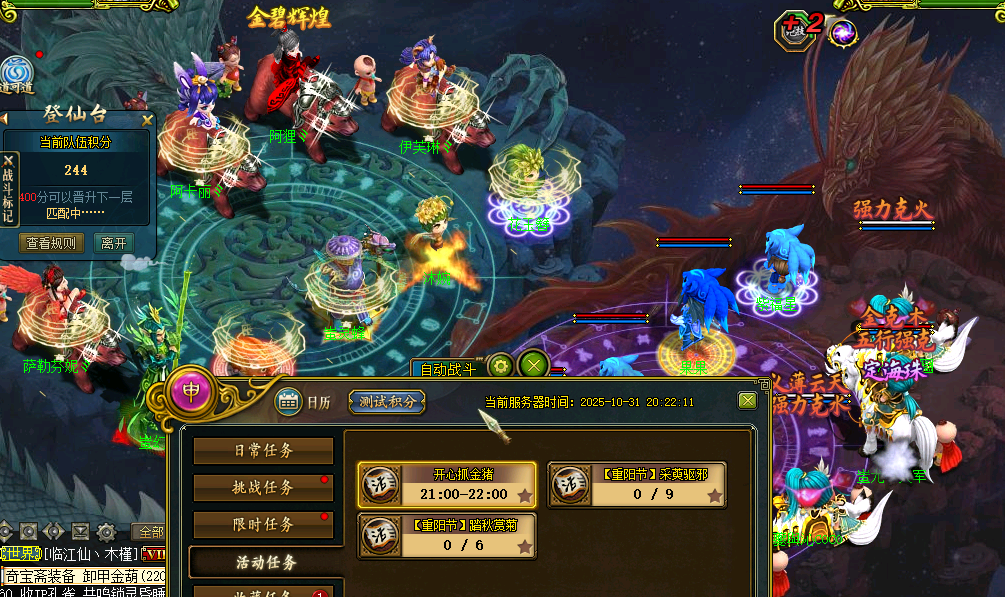Viewport: 1005px width, 597px height.
Task: Open auto battle gear settings
Action: click(x=500, y=365)
